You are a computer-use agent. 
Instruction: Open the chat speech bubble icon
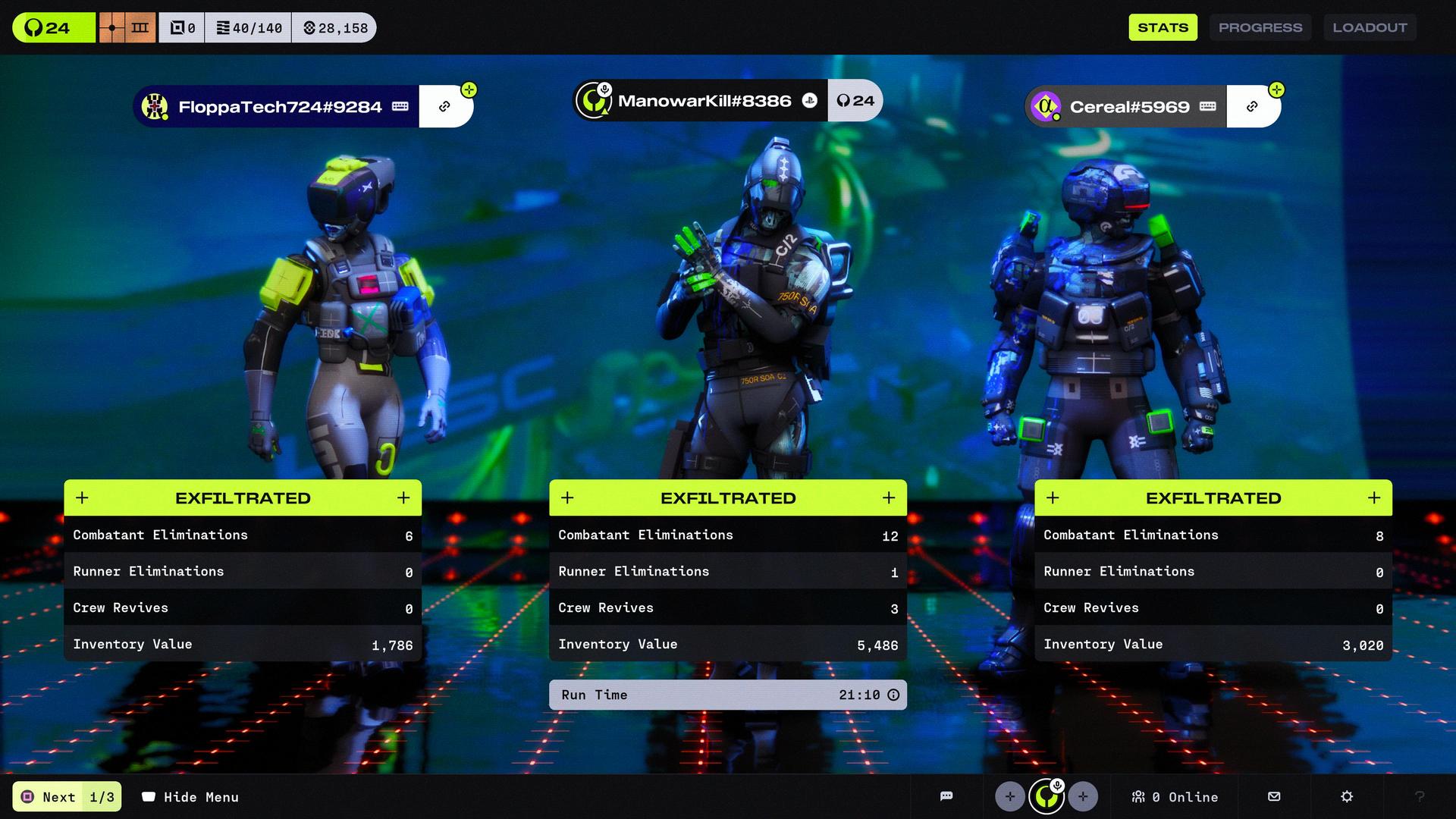(946, 796)
